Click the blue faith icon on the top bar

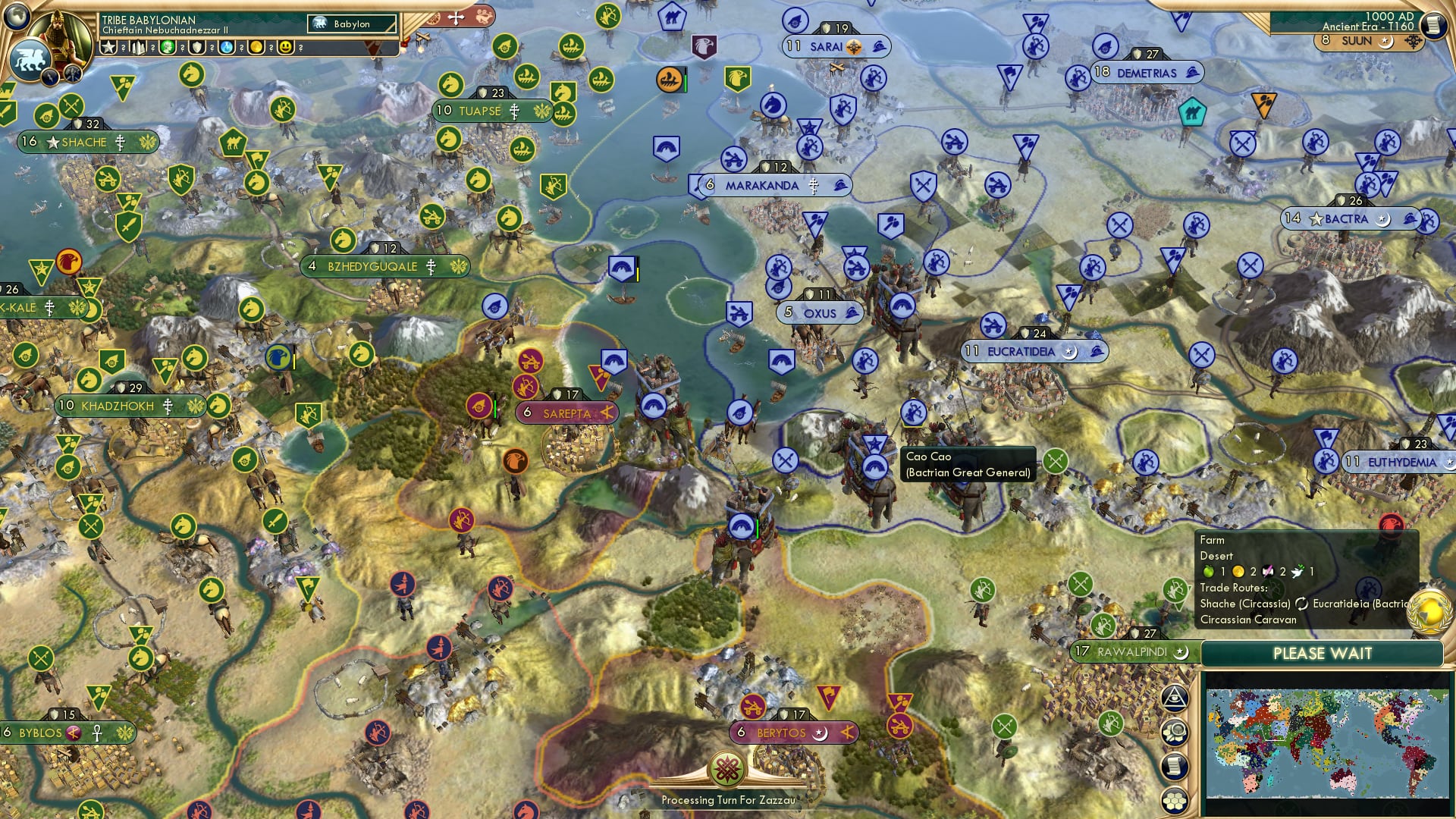pyautogui.click(x=226, y=48)
